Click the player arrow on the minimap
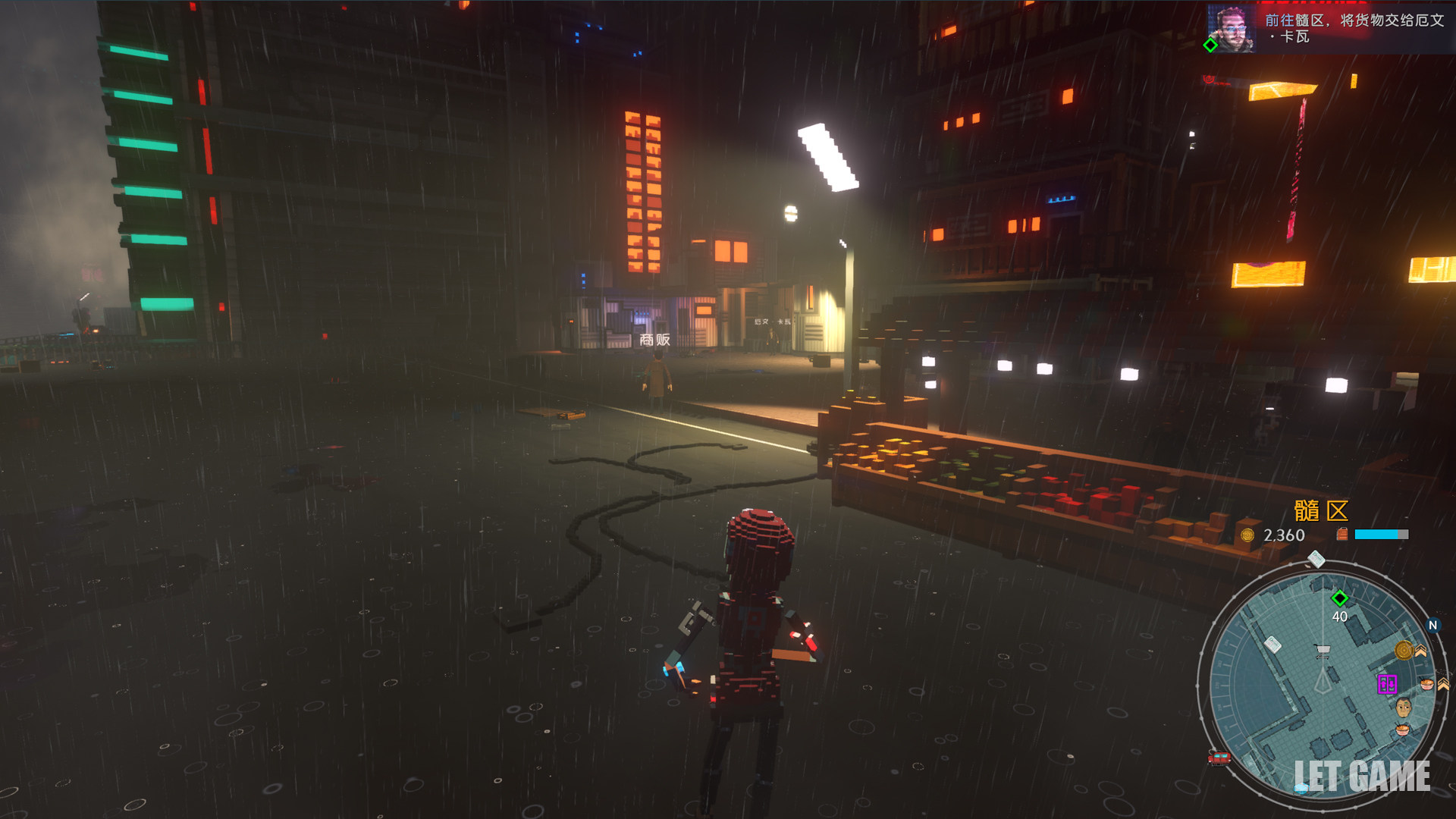 pos(1323,680)
